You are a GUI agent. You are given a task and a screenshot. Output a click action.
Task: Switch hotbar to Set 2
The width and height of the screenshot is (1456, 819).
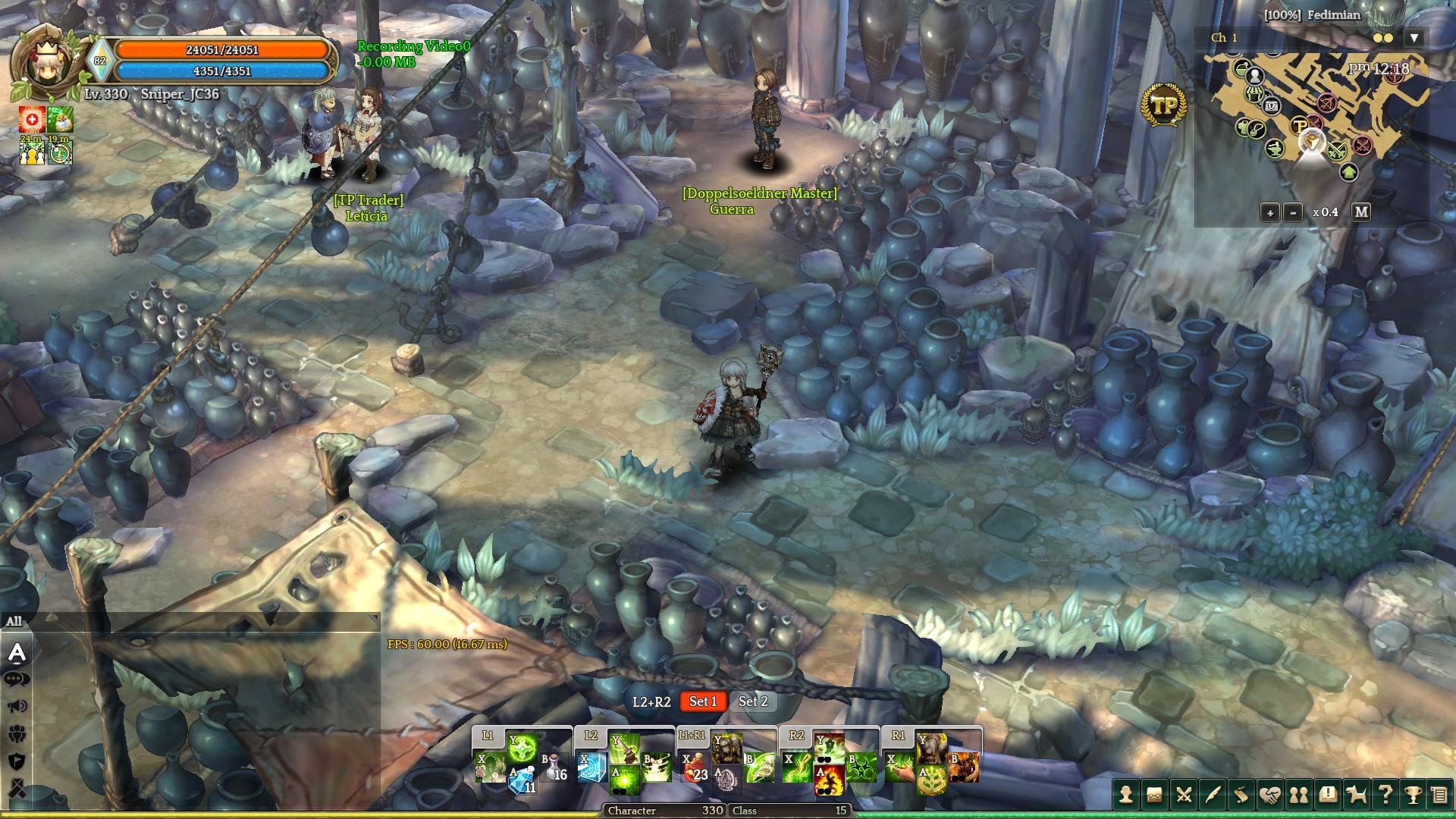[x=753, y=701]
